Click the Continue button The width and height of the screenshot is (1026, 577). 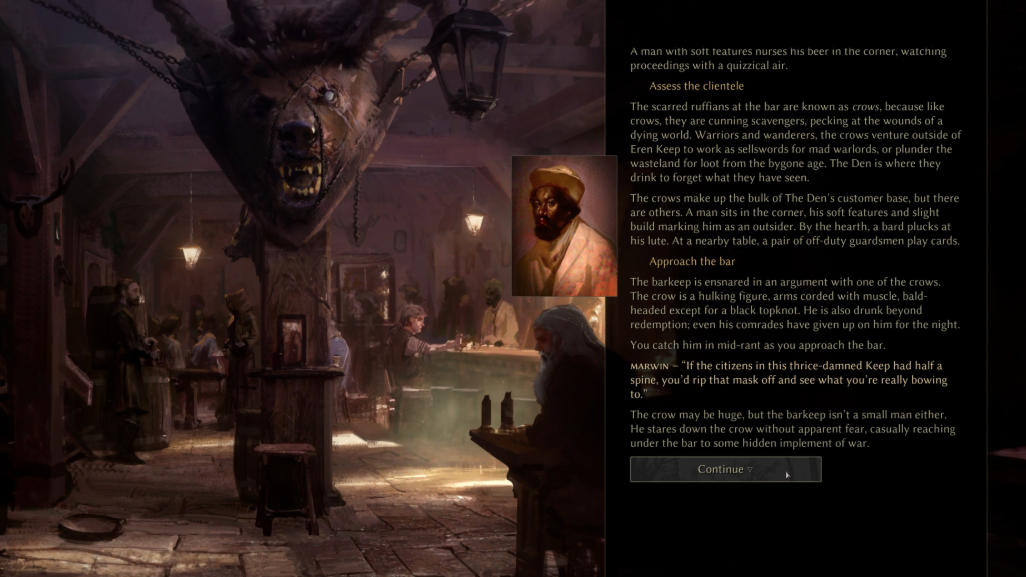[725, 469]
